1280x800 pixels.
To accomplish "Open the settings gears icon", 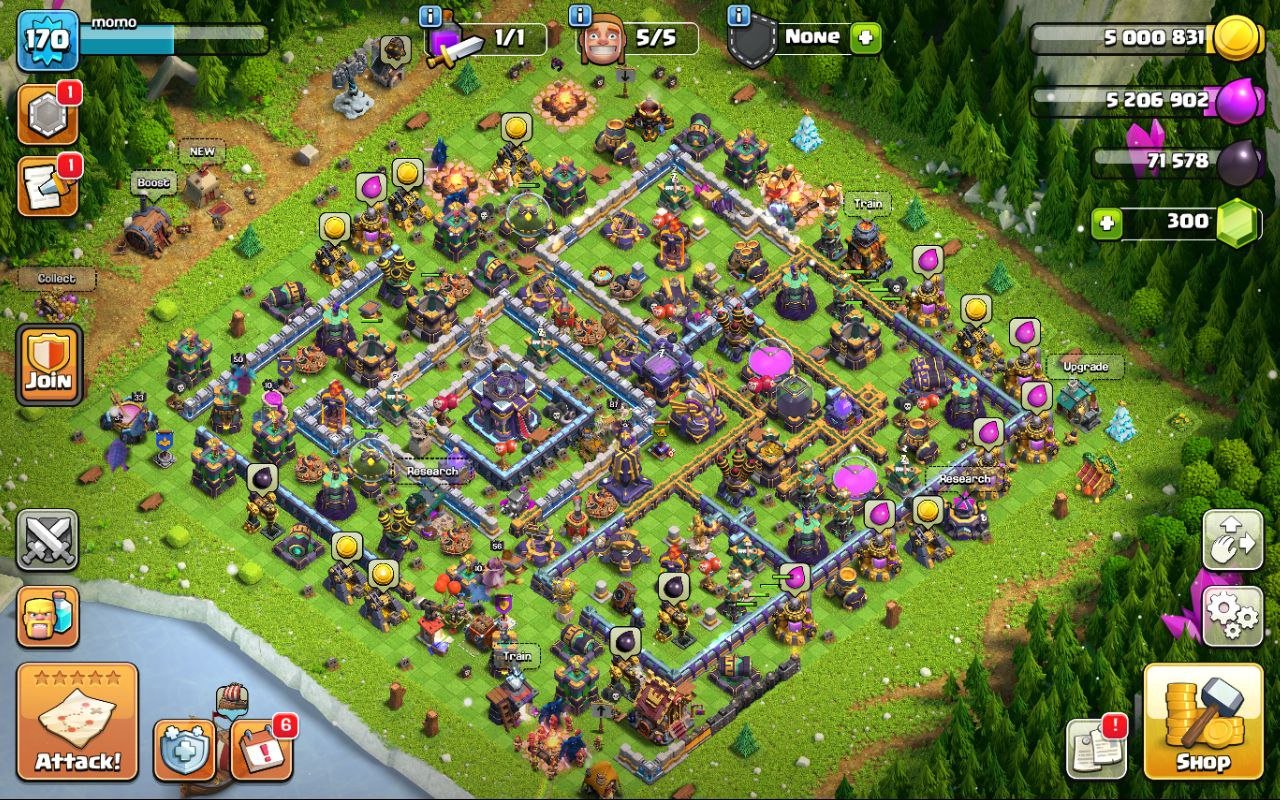I will 1232,618.
